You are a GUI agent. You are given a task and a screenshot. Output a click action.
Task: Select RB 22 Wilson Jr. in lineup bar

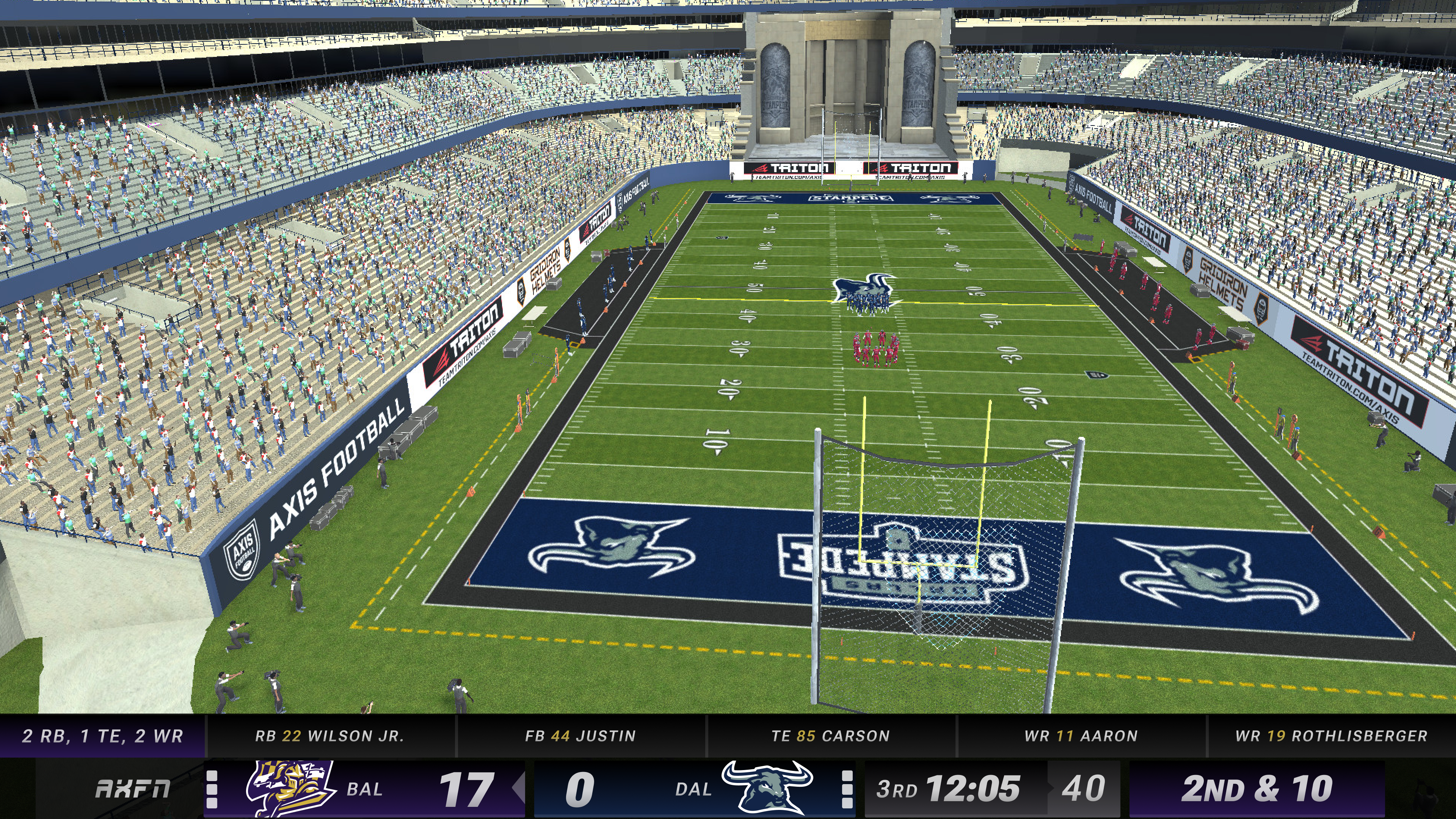click(x=329, y=736)
